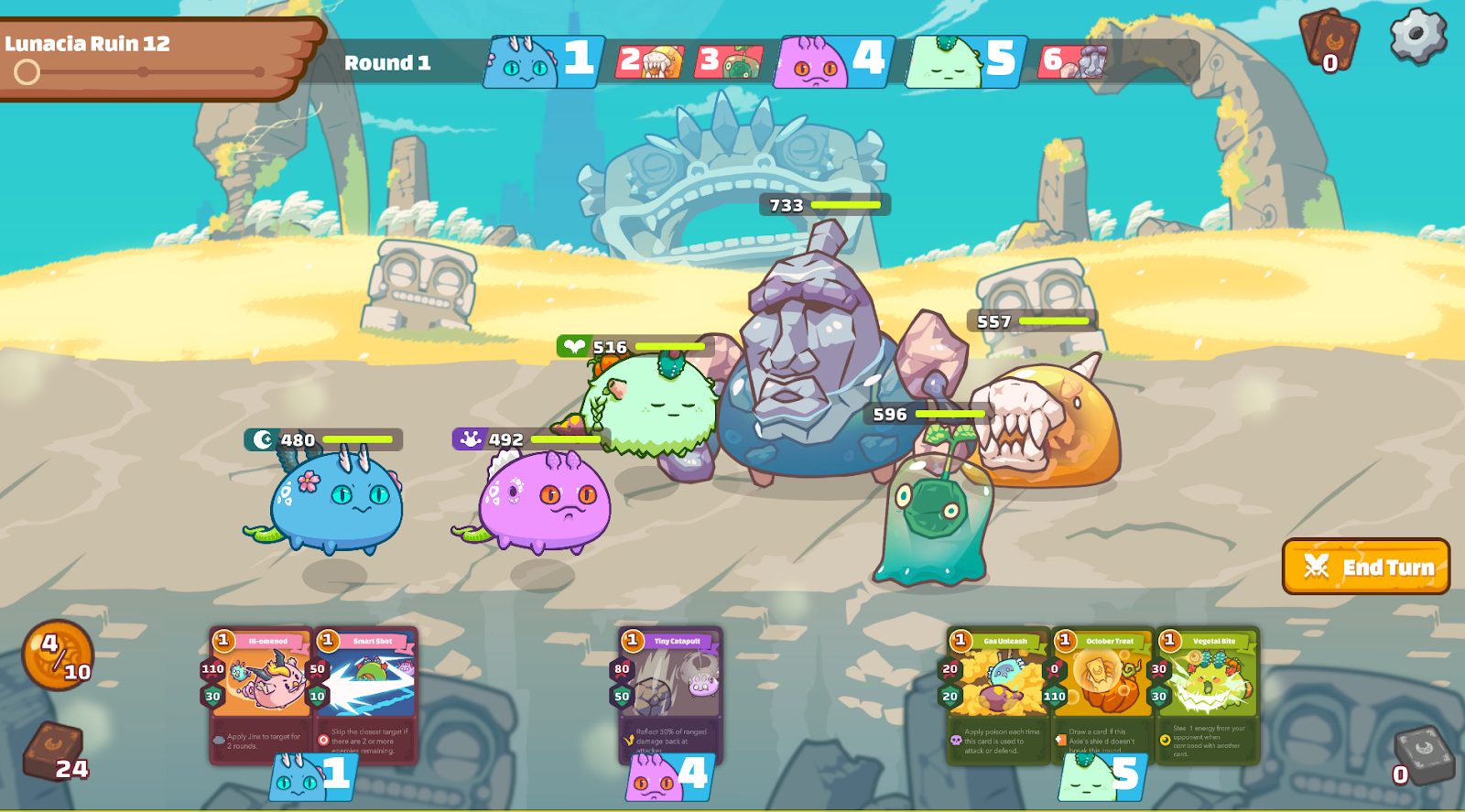
Task: Select the Ill-omened card
Action: coord(262,694)
